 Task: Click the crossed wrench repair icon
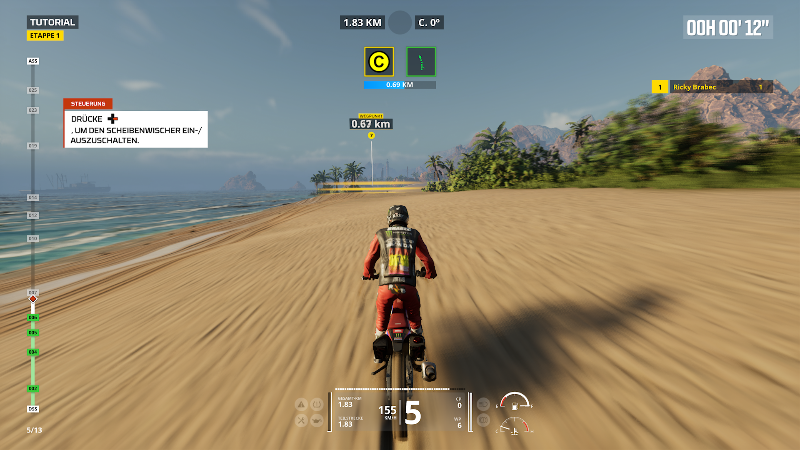tap(301, 421)
